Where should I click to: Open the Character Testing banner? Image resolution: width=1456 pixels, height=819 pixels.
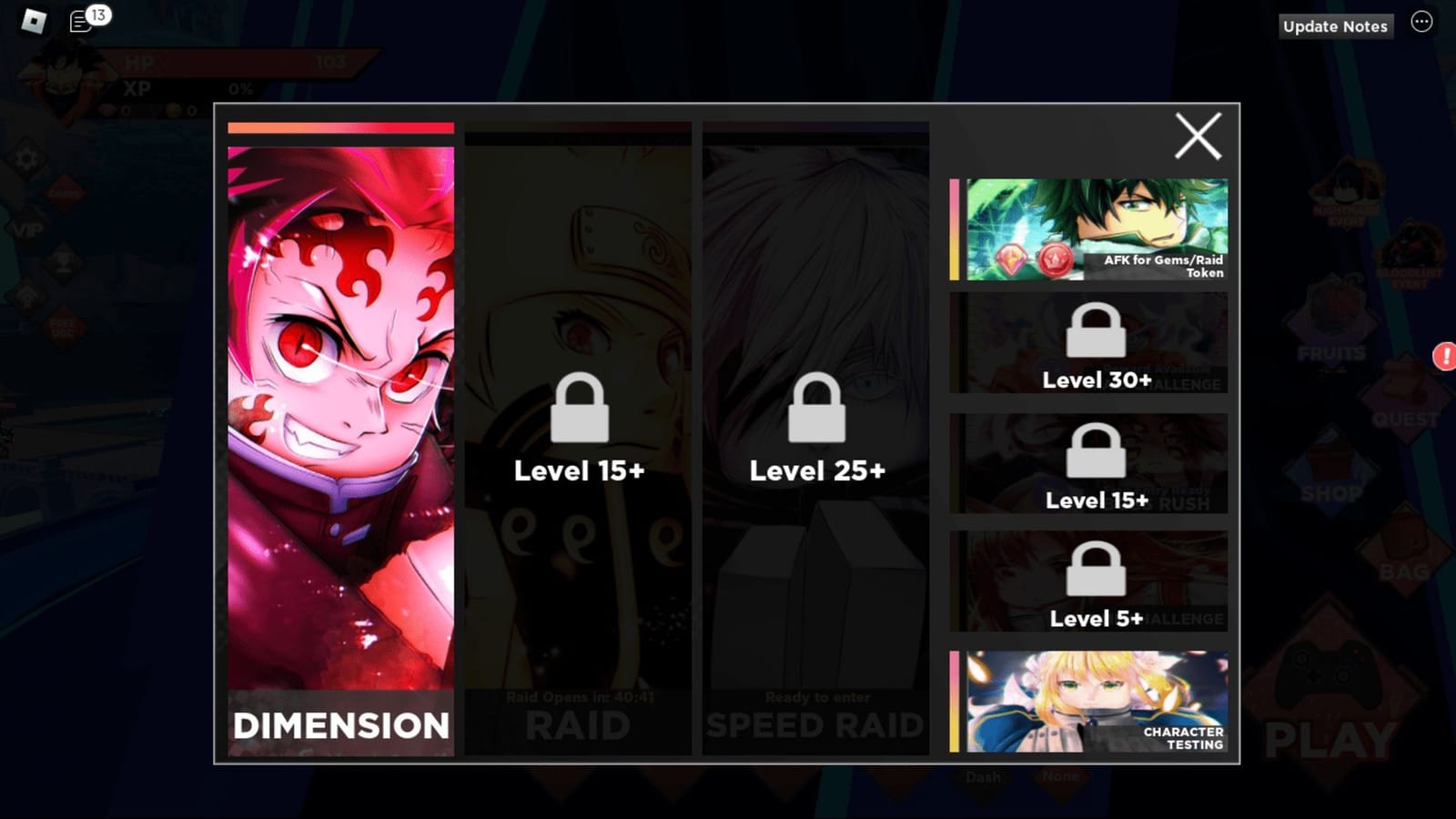1088,701
